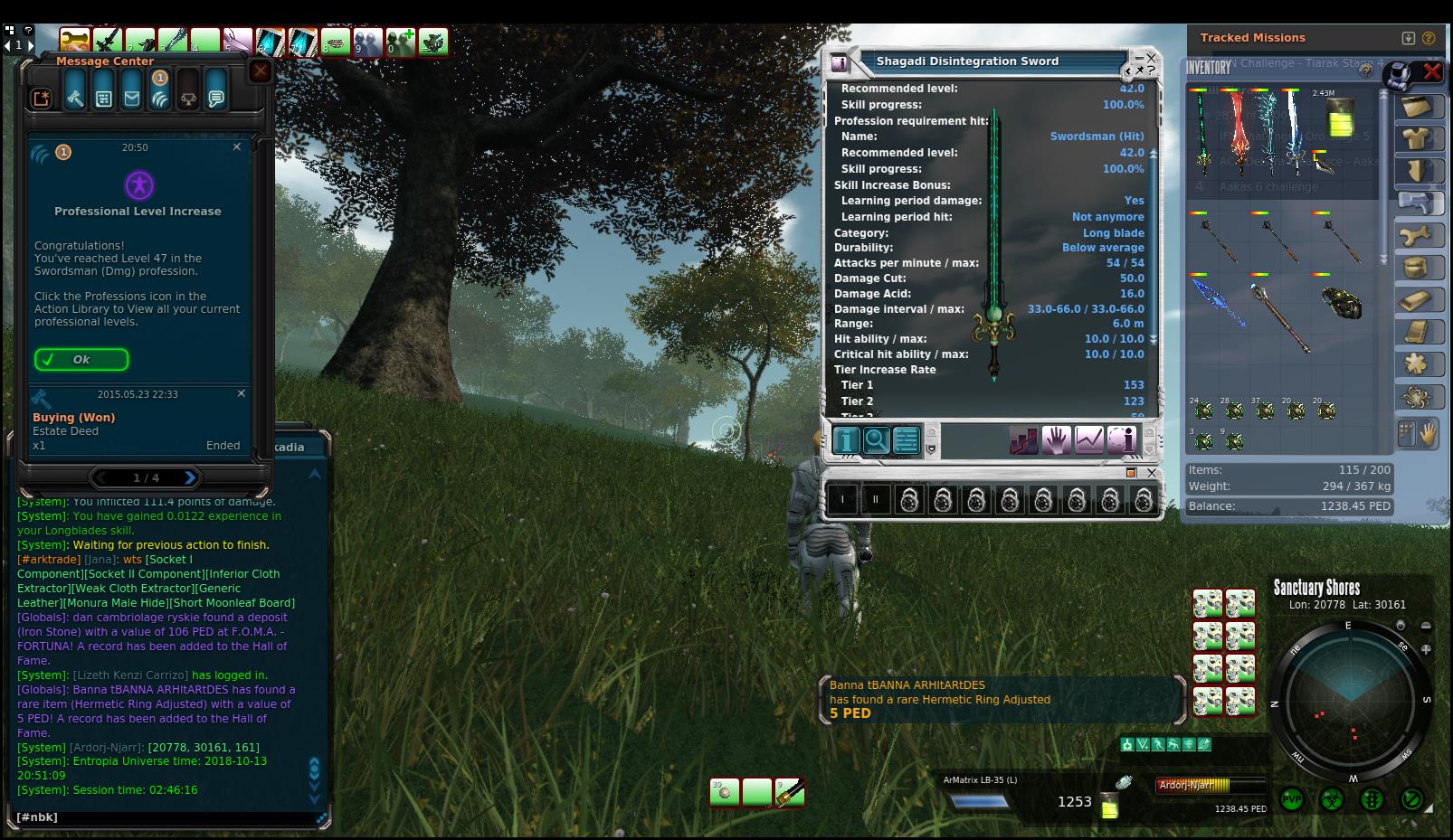The image size is (1453, 840).
Task: Go to the next message page
Action: (x=190, y=477)
